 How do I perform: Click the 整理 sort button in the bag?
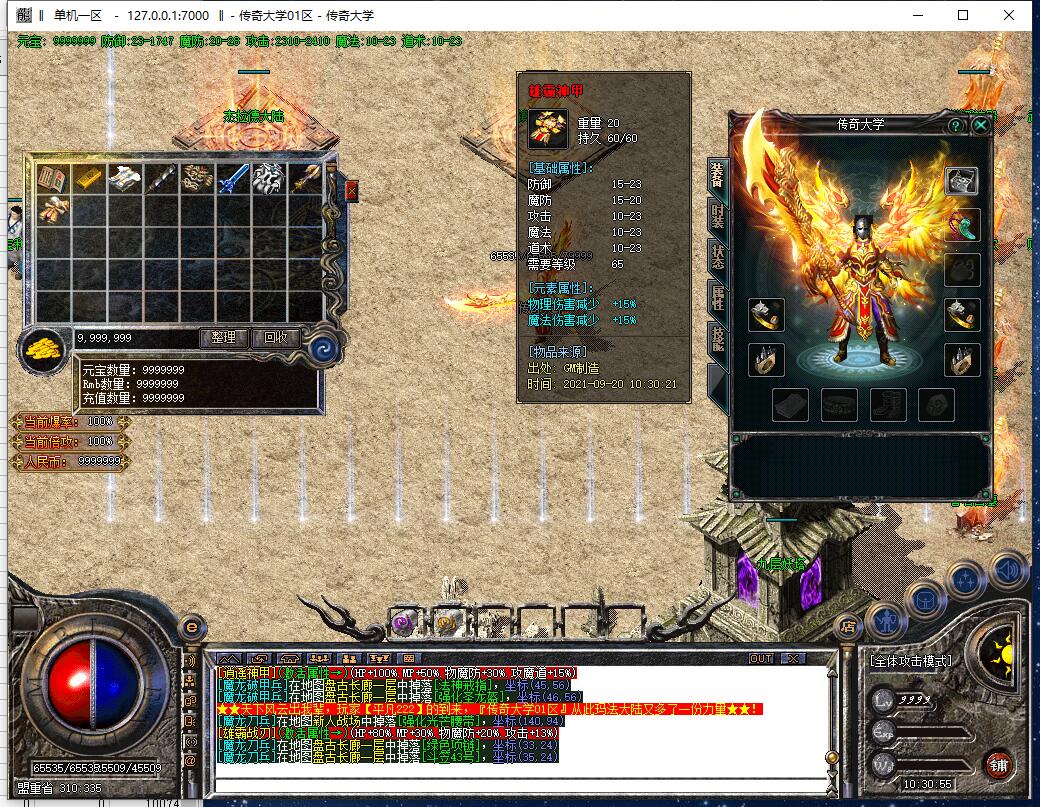[224, 338]
